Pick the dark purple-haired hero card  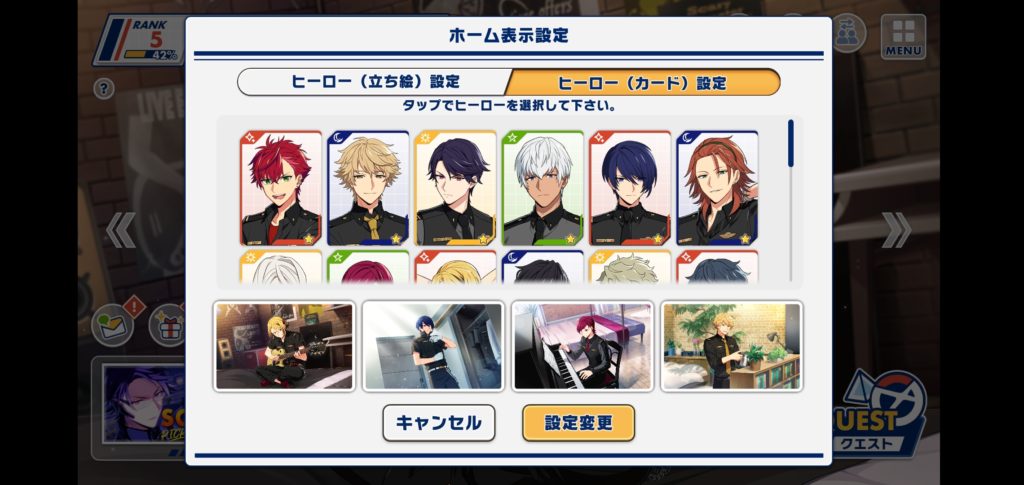tap(455, 188)
